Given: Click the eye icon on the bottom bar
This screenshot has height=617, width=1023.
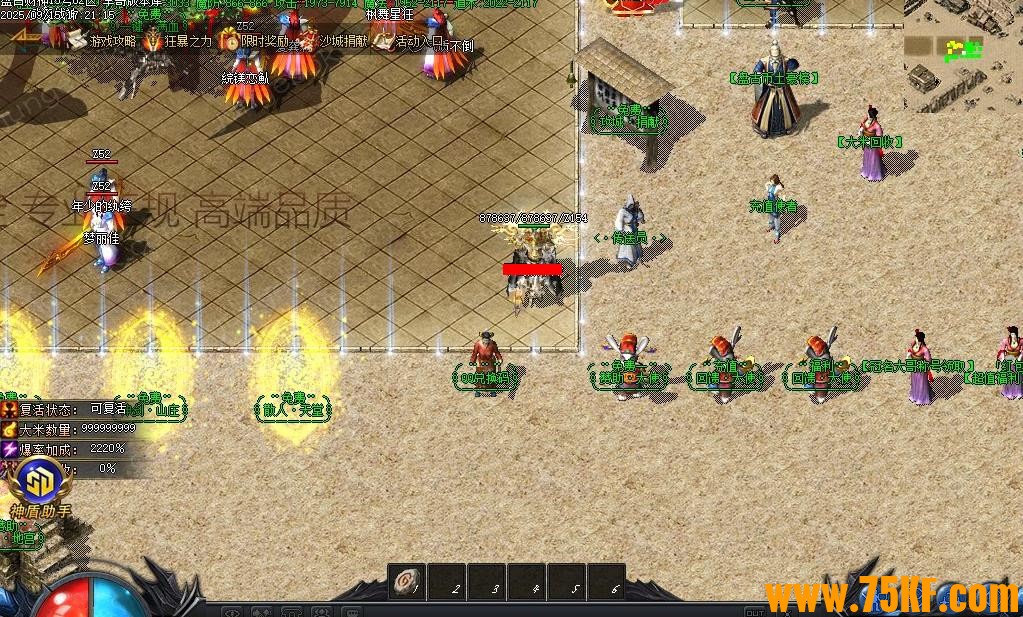Looking at the screenshot, I should (x=232, y=612).
